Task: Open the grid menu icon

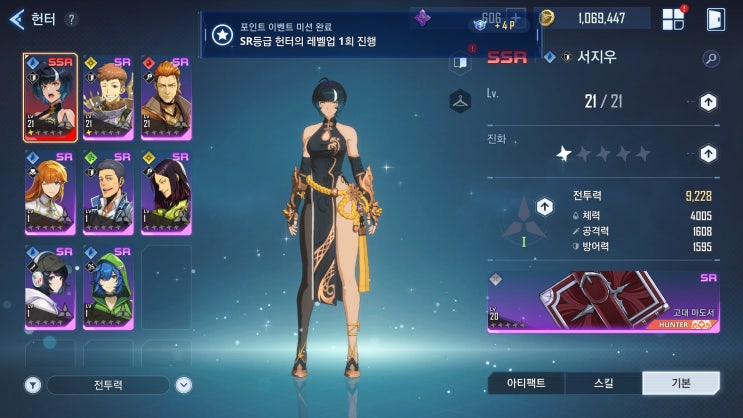Action: (673, 18)
